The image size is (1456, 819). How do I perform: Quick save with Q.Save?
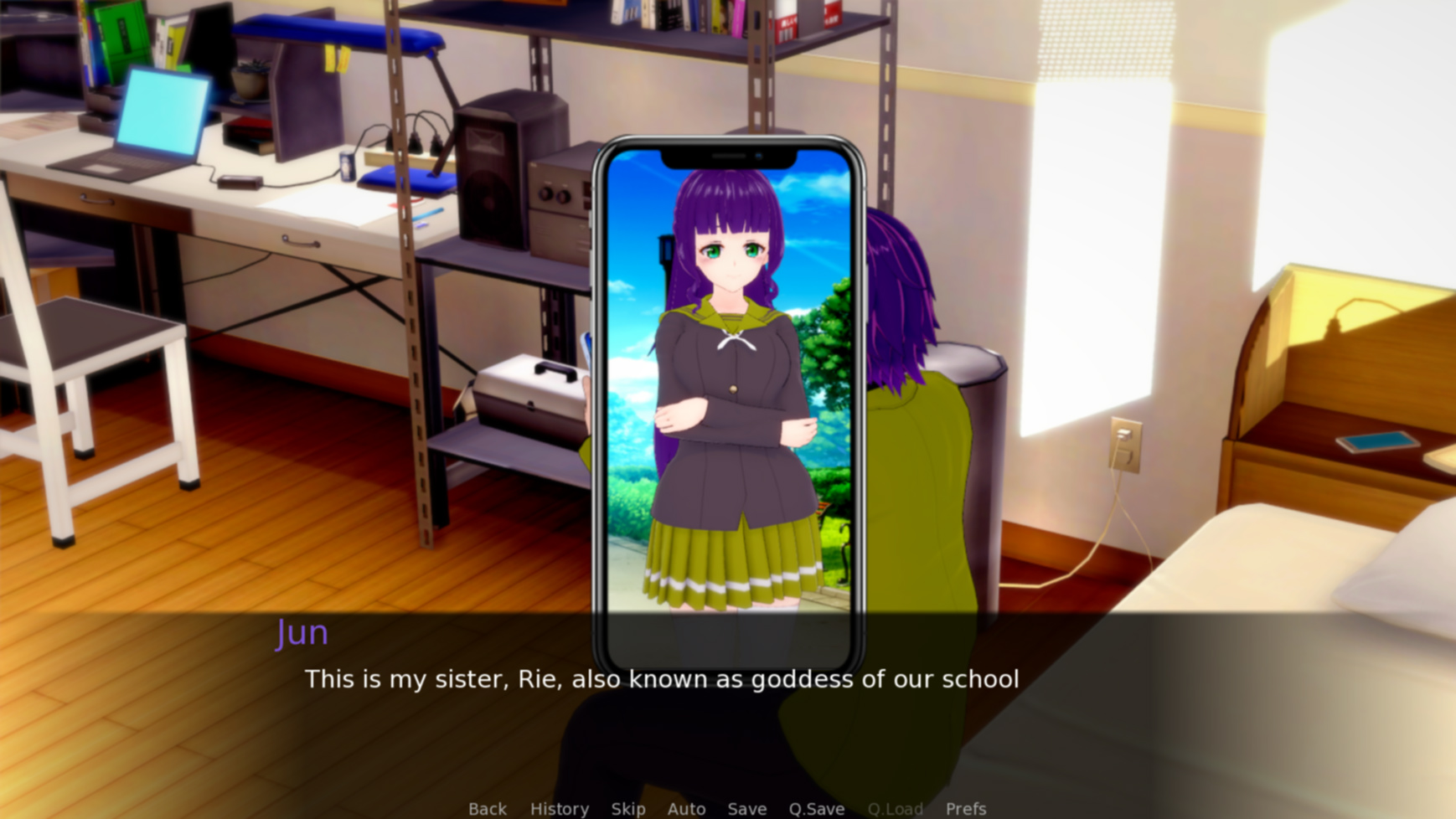pos(816,808)
